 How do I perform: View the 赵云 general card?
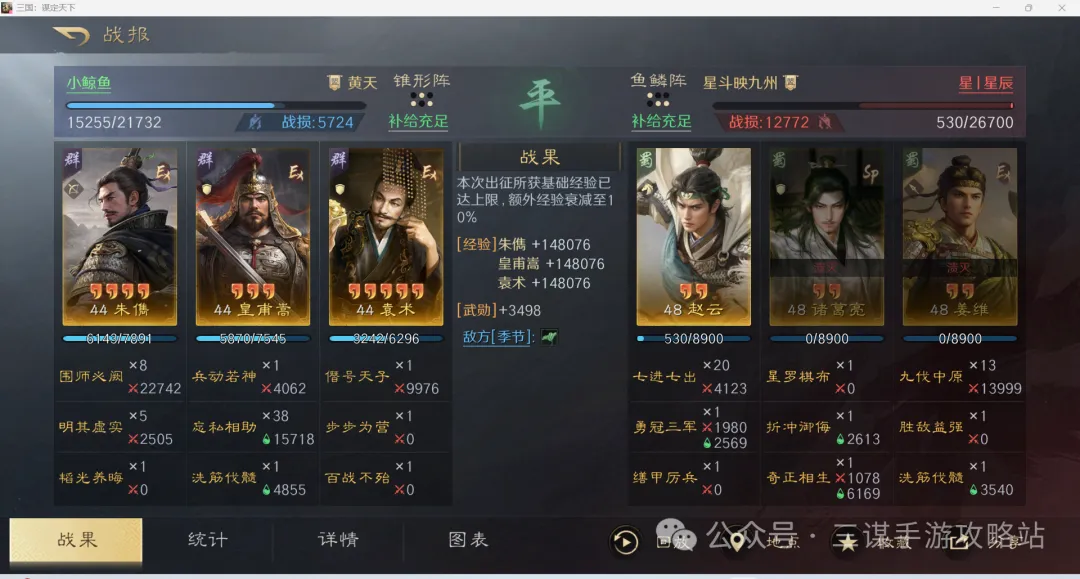pyautogui.click(x=693, y=237)
